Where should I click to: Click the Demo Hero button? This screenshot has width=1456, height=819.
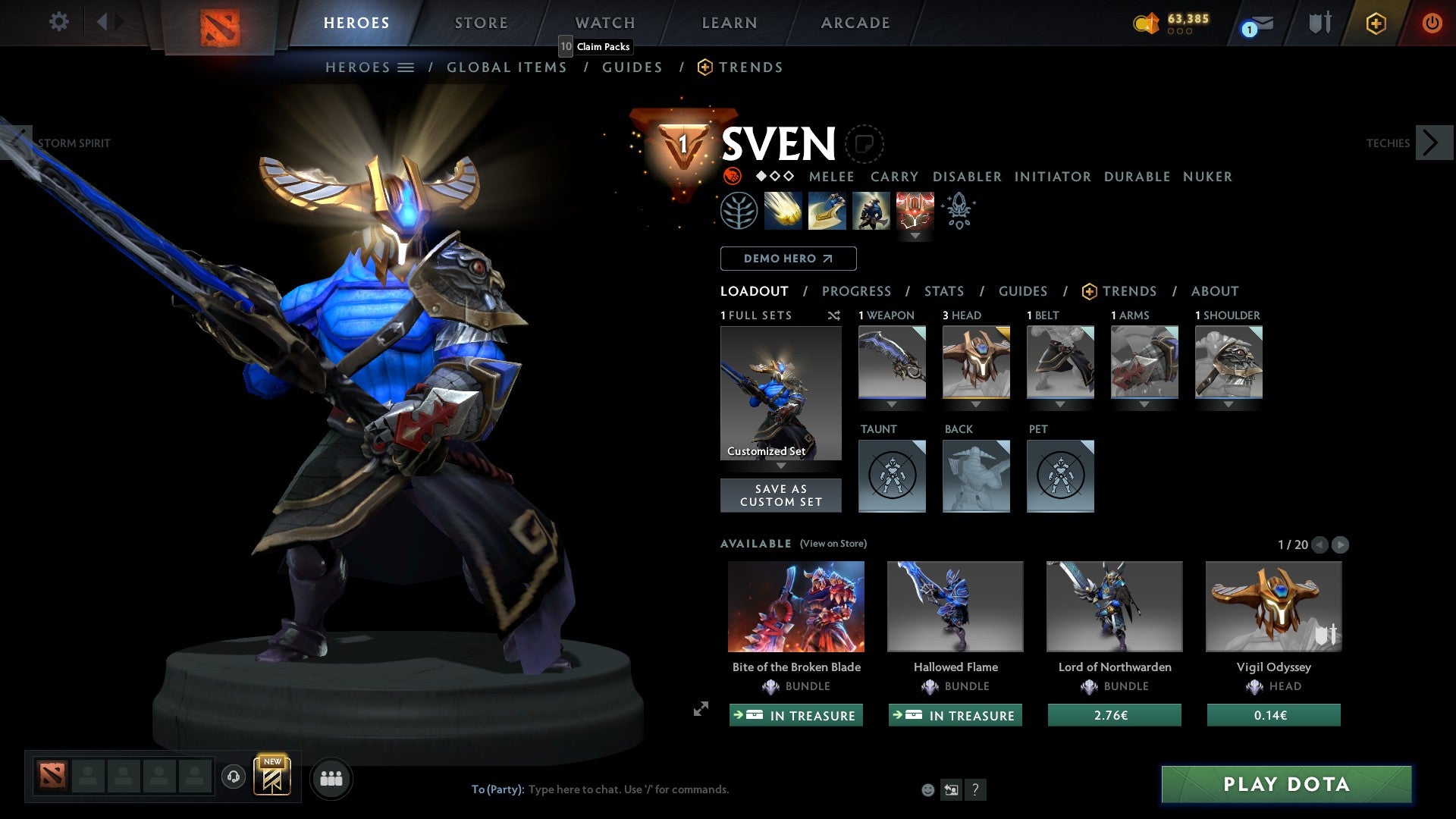tap(787, 259)
